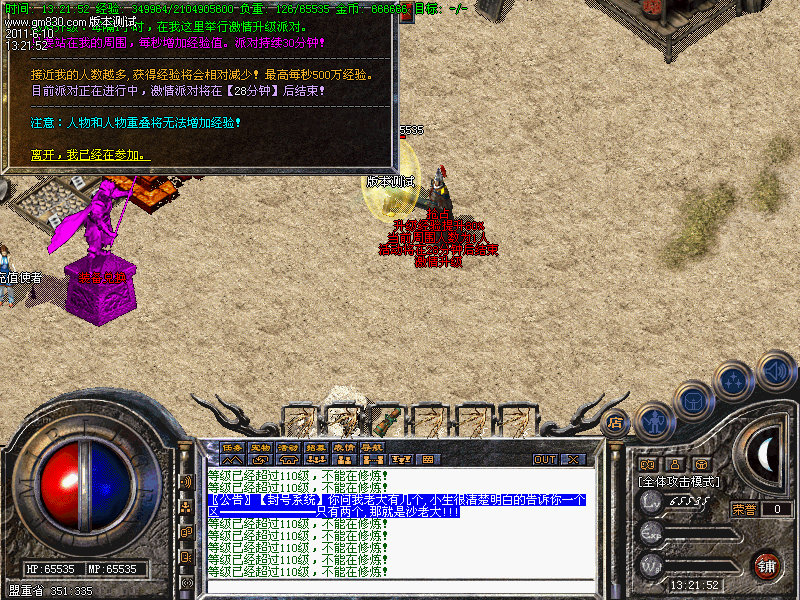Image resolution: width=800 pixels, height=600 pixels.
Task: Click the 荣誉 honor label button
Action: (x=744, y=509)
